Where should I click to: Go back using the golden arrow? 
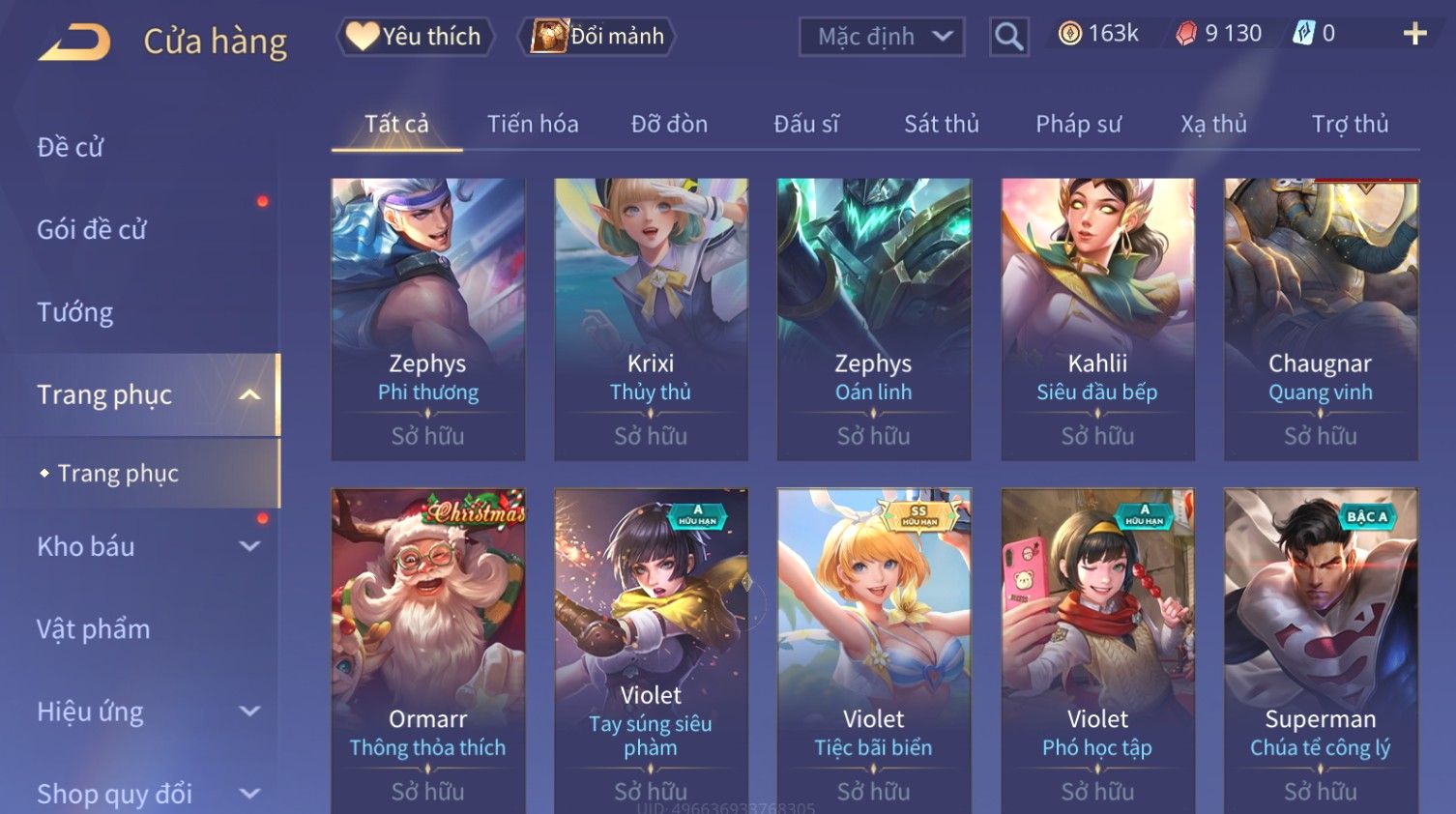[x=74, y=43]
